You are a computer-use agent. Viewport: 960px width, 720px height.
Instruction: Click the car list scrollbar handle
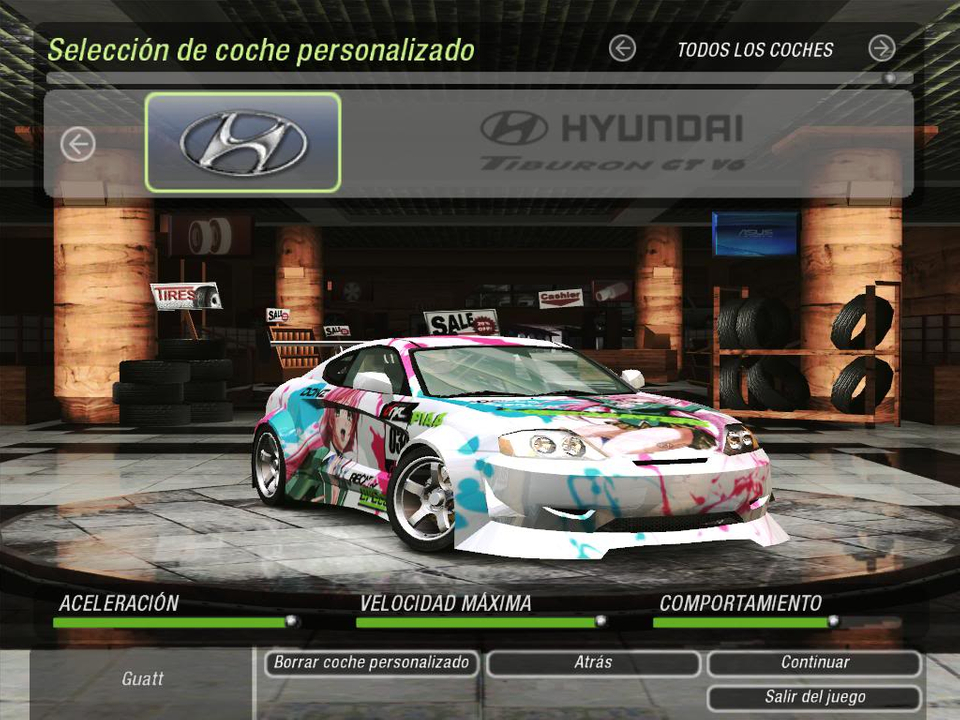click(889, 78)
